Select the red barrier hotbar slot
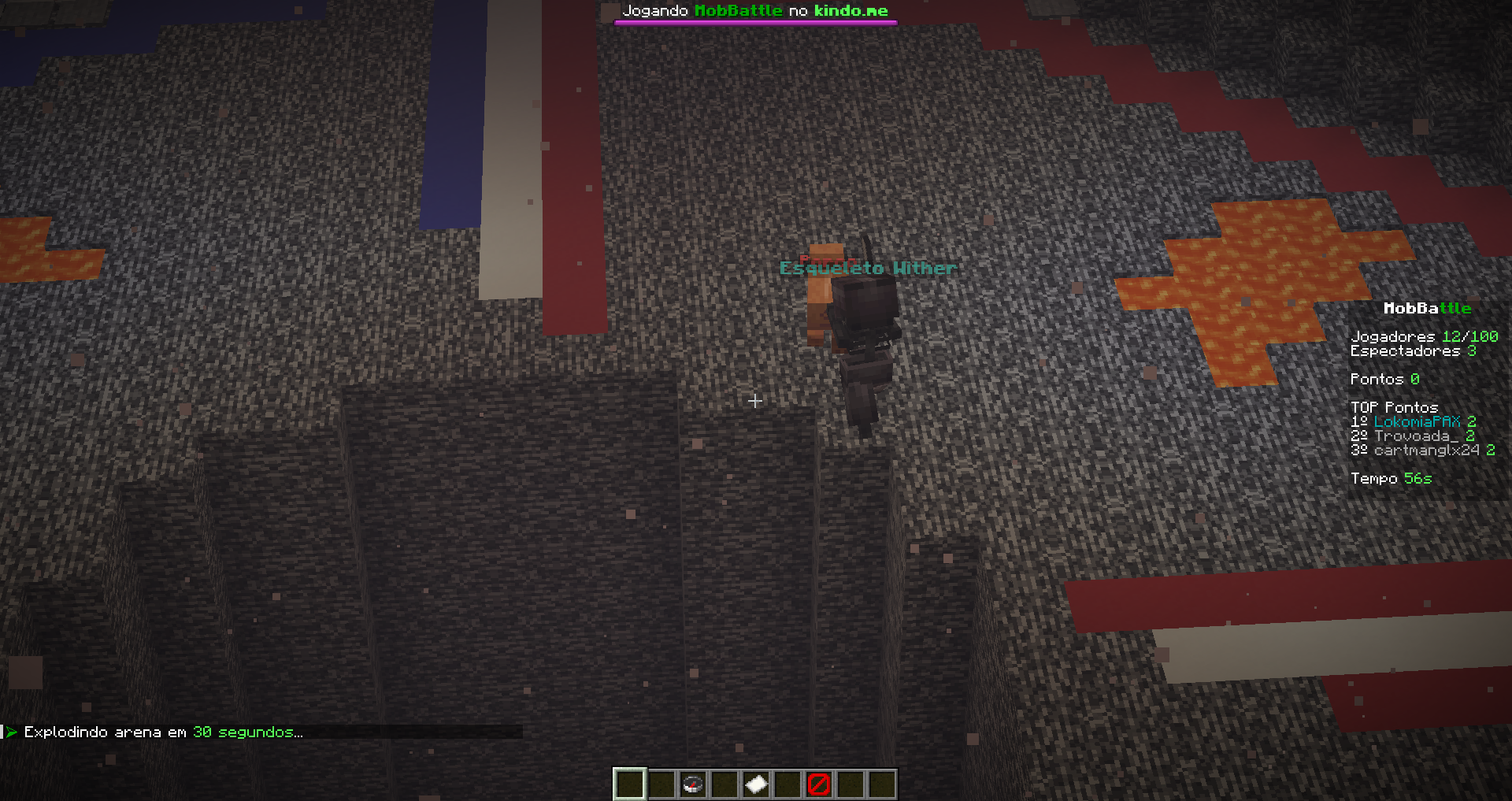This screenshot has height=801, width=1512. (x=818, y=784)
